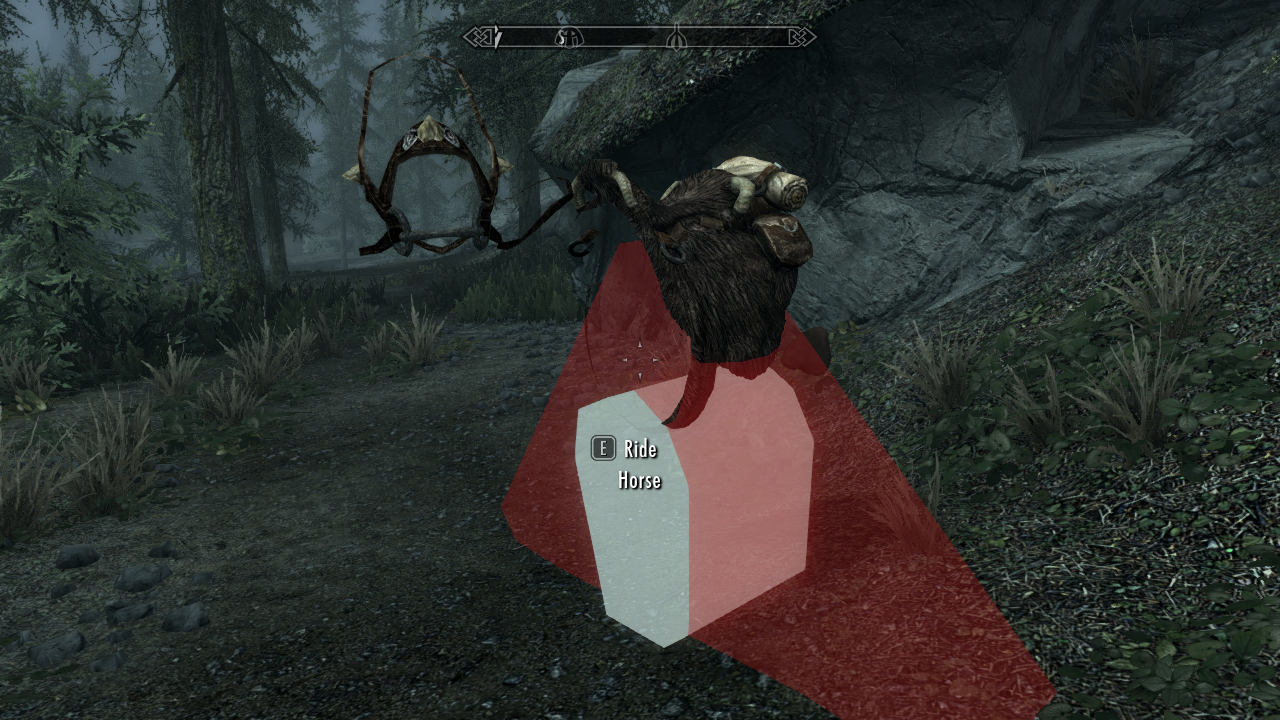Click the word Horse in the interaction prompt
This screenshot has height=720, width=1280.
pos(638,481)
